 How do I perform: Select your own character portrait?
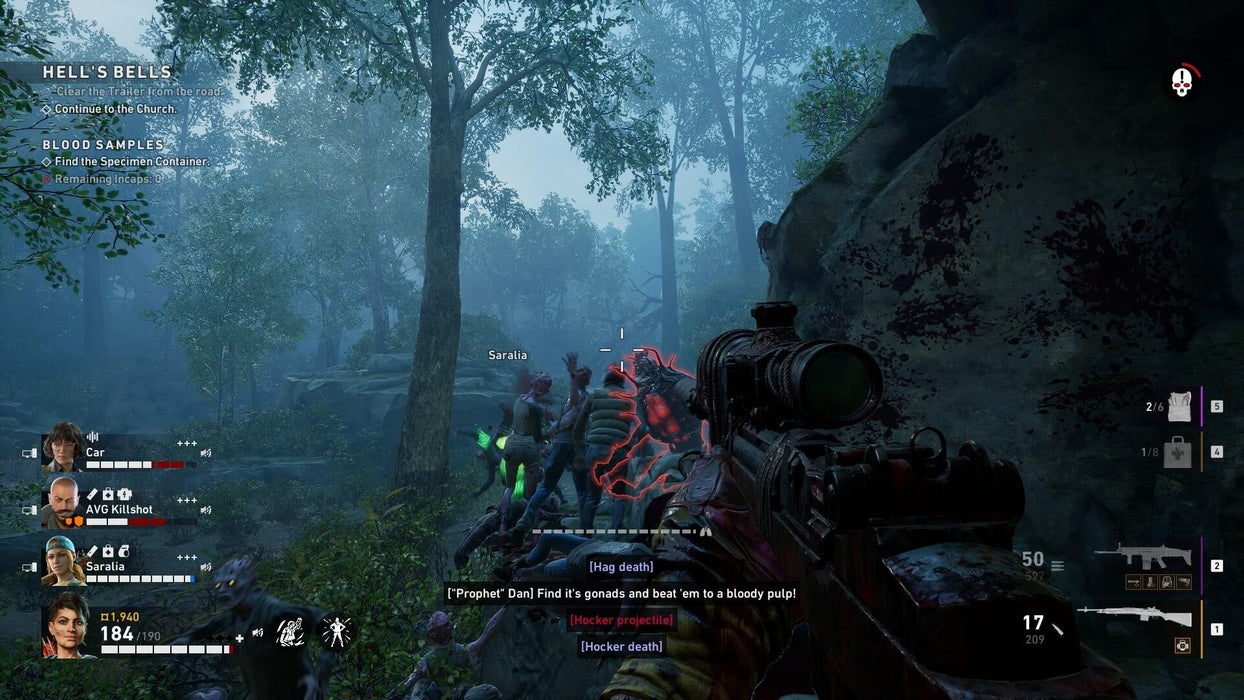pos(67,624)
